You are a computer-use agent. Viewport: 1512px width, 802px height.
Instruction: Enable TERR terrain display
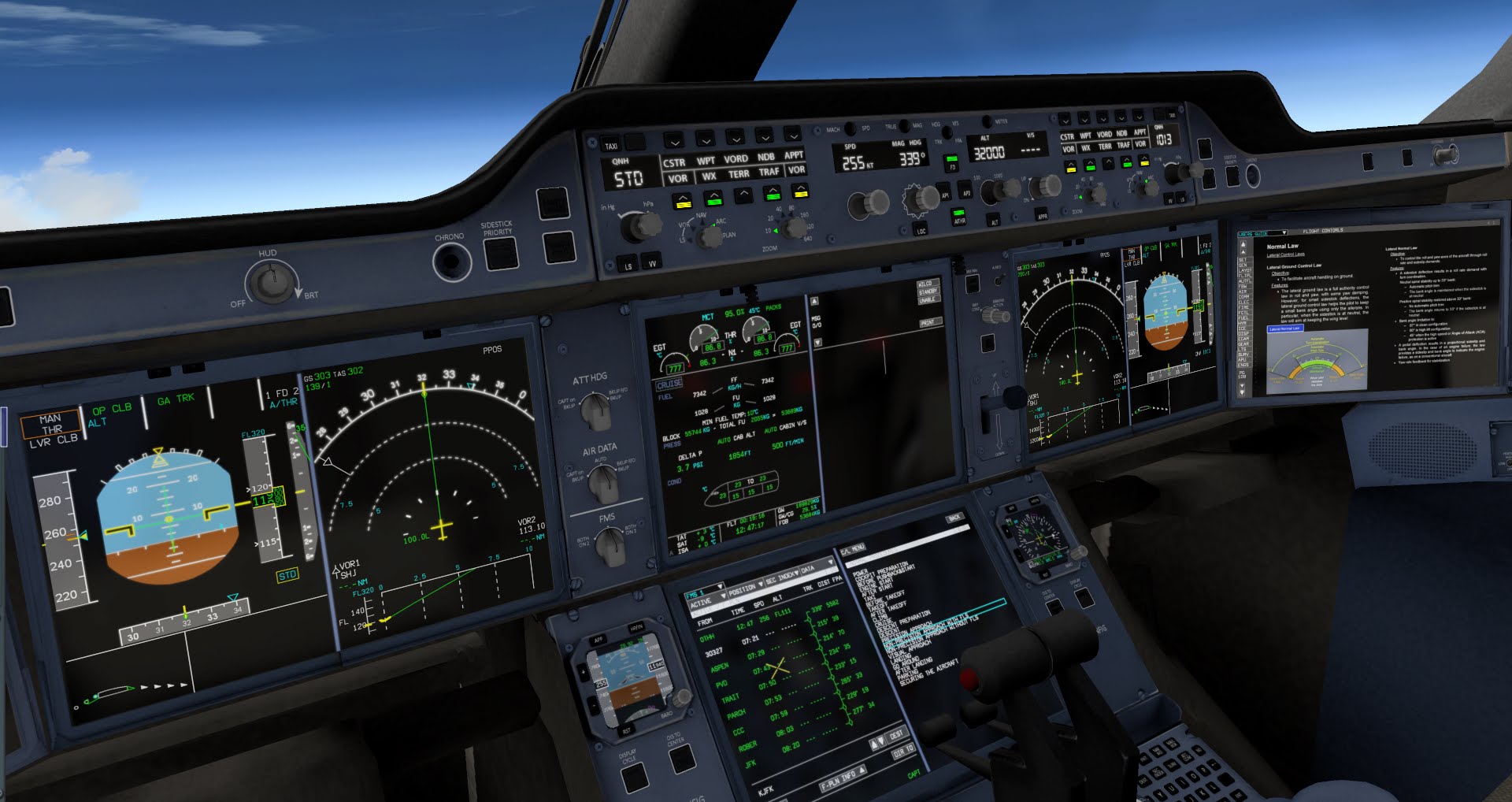pyautogui.click(x=739, y=175)
